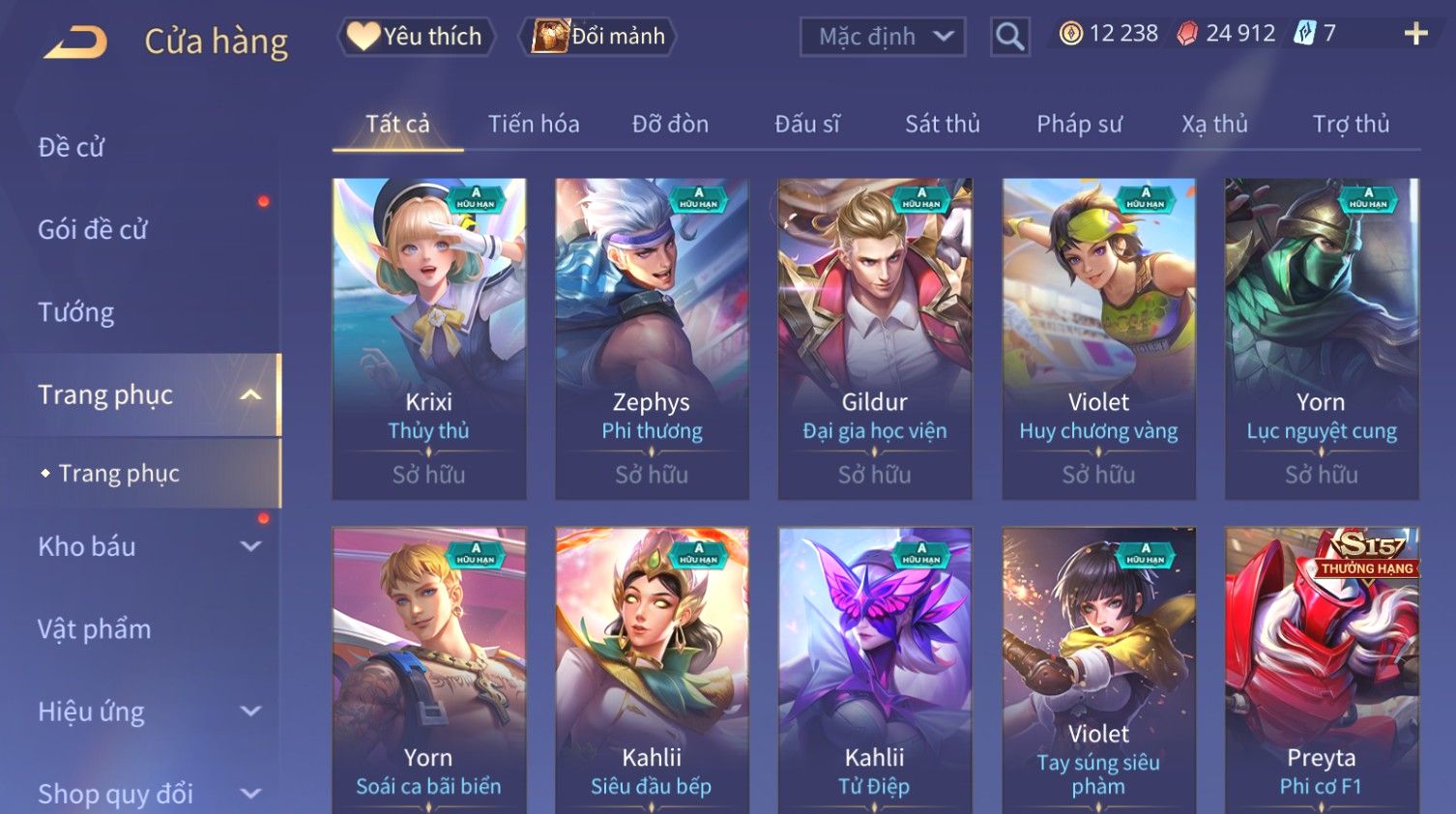Go to the Tướng section
The image size is (1456, 814).
[x=76, y=312]
